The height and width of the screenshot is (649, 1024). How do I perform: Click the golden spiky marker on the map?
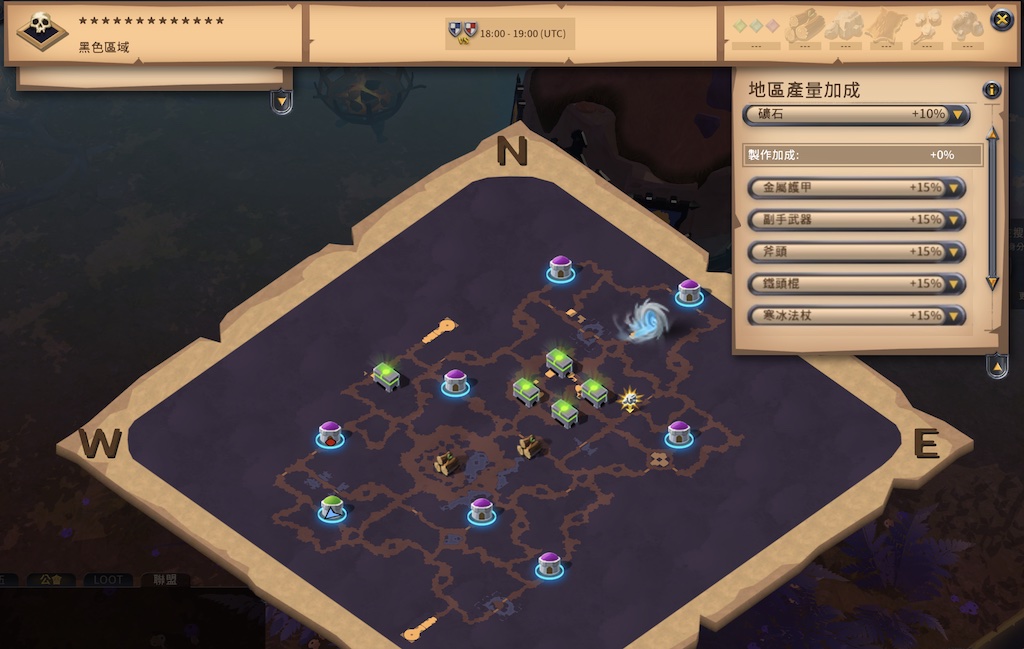coord(629,400)
